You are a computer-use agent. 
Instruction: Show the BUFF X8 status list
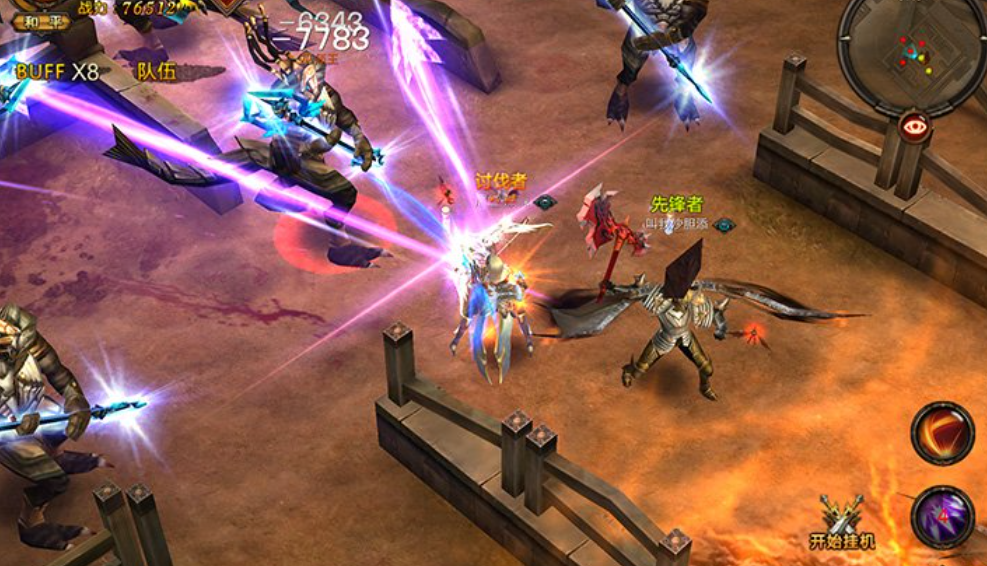(x=57, y=71)
